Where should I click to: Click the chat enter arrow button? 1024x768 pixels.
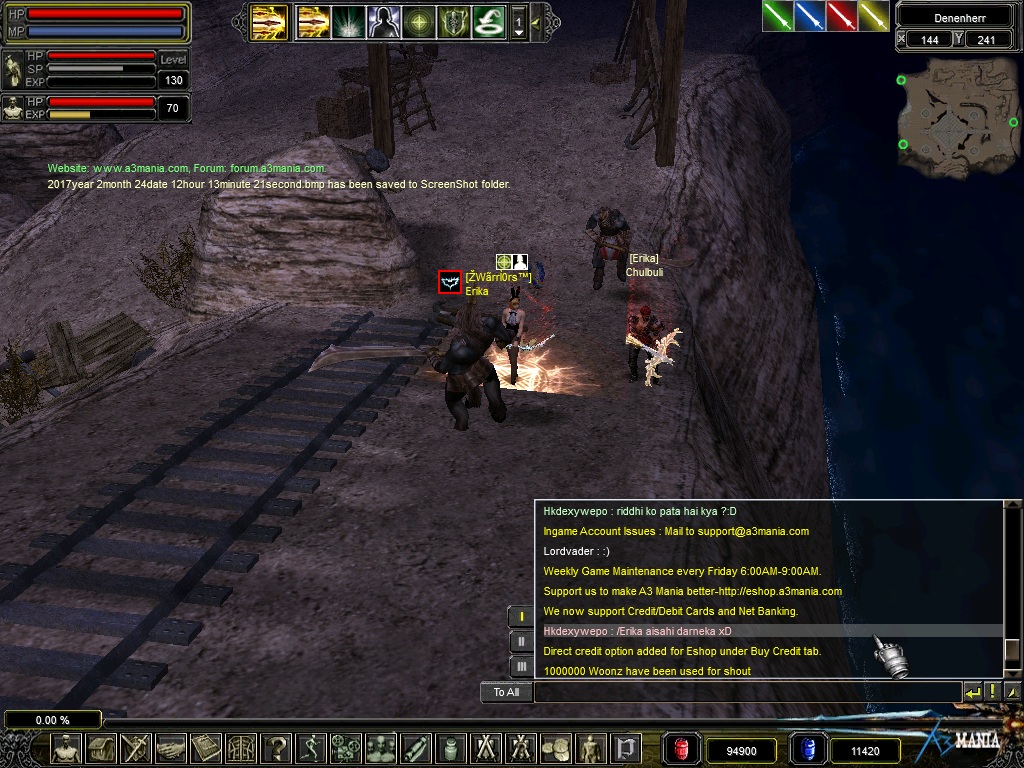[x=972, y=692]
